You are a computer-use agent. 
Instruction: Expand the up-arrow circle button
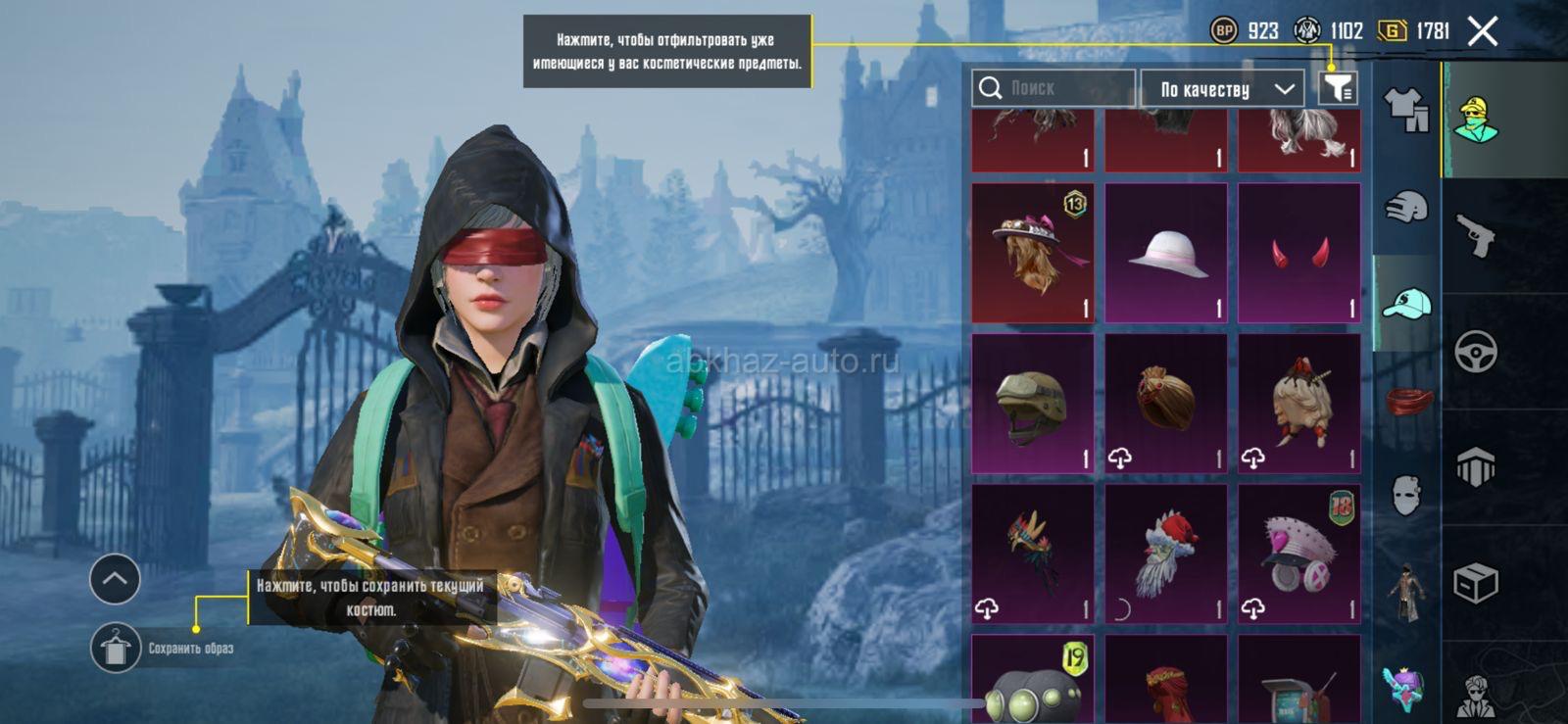pos(115,579)
